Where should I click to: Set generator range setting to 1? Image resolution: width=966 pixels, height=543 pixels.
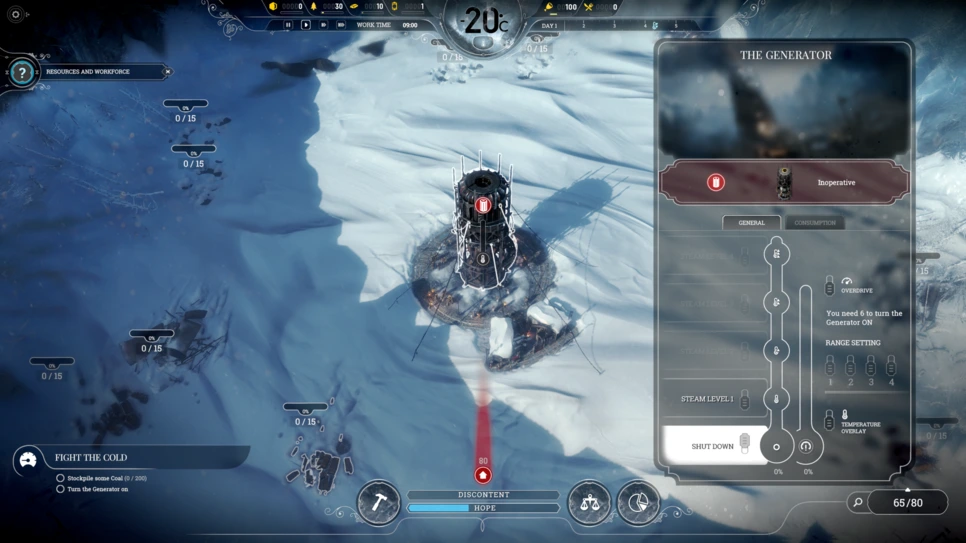829,366
